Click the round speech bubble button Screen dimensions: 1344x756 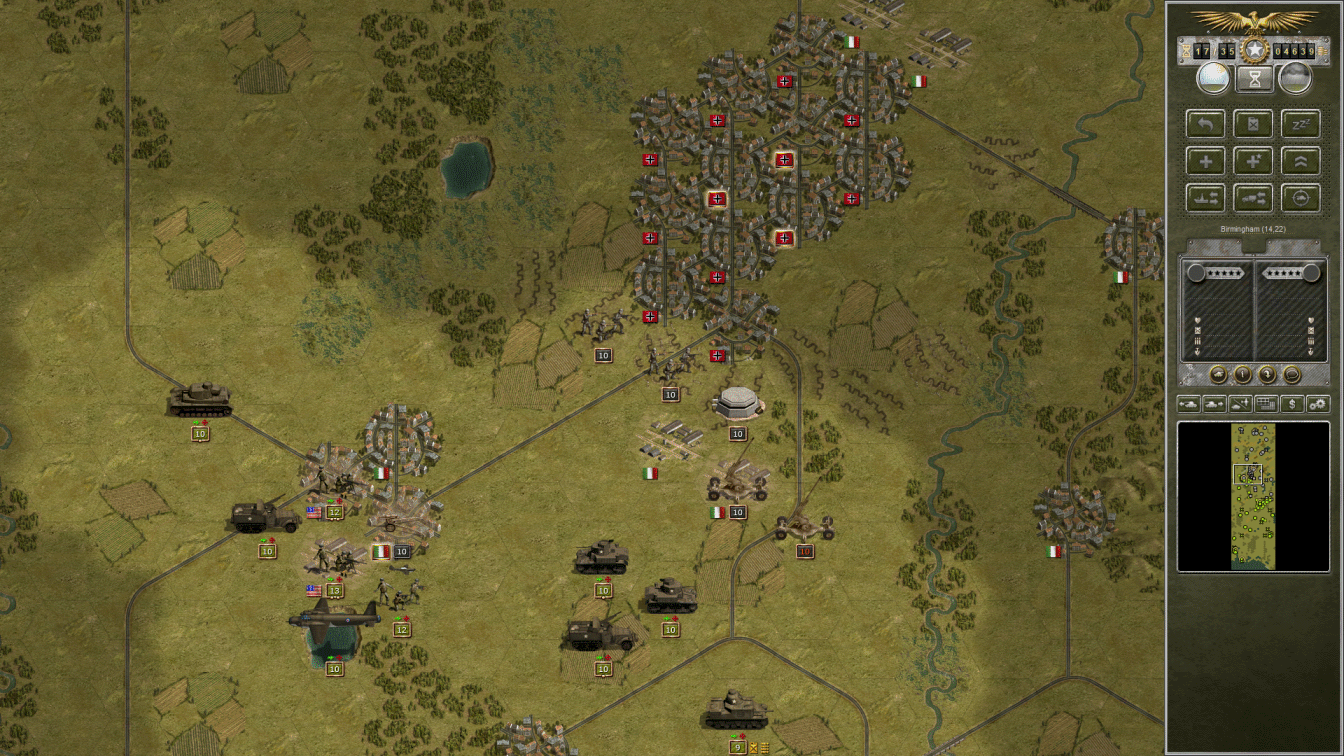1292,374
